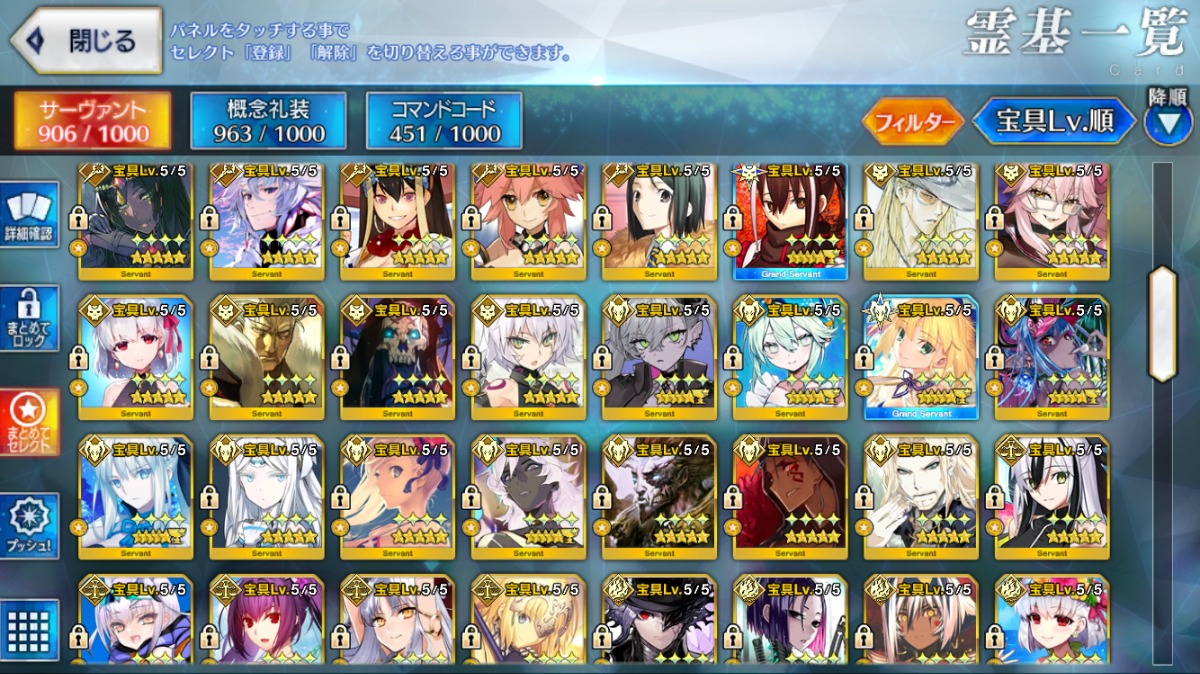Viewport: 1200px width, 674px height.
Task: Change the grid display layout
Action: coord(30,629)
